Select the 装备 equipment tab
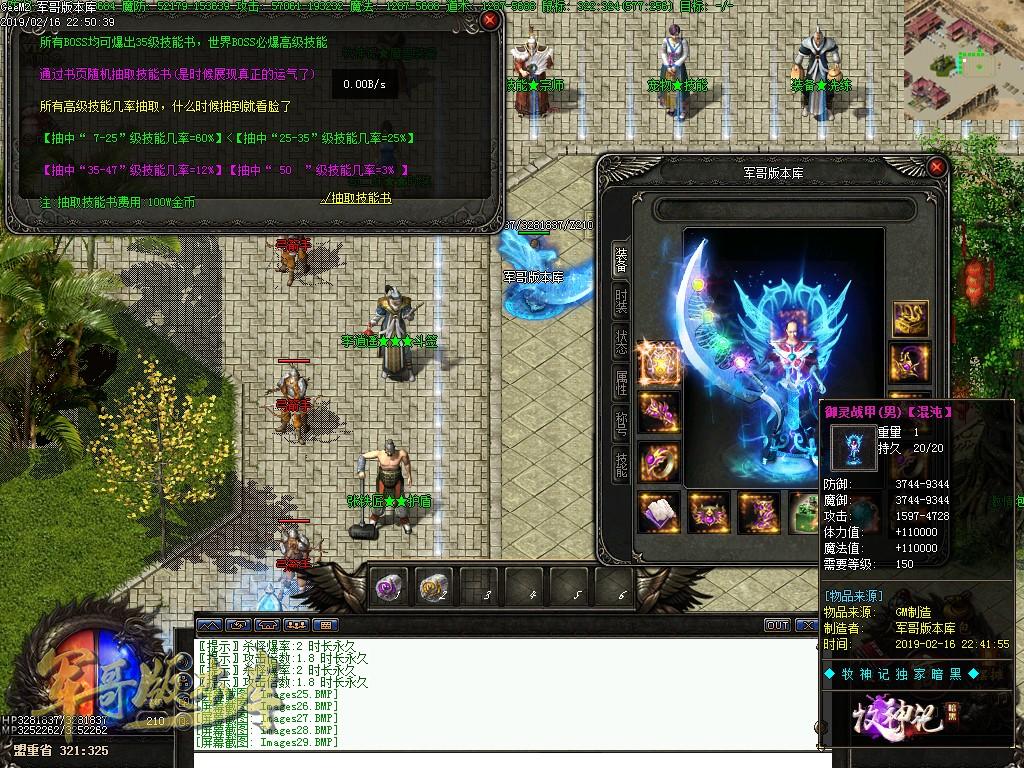 point(621,260)
